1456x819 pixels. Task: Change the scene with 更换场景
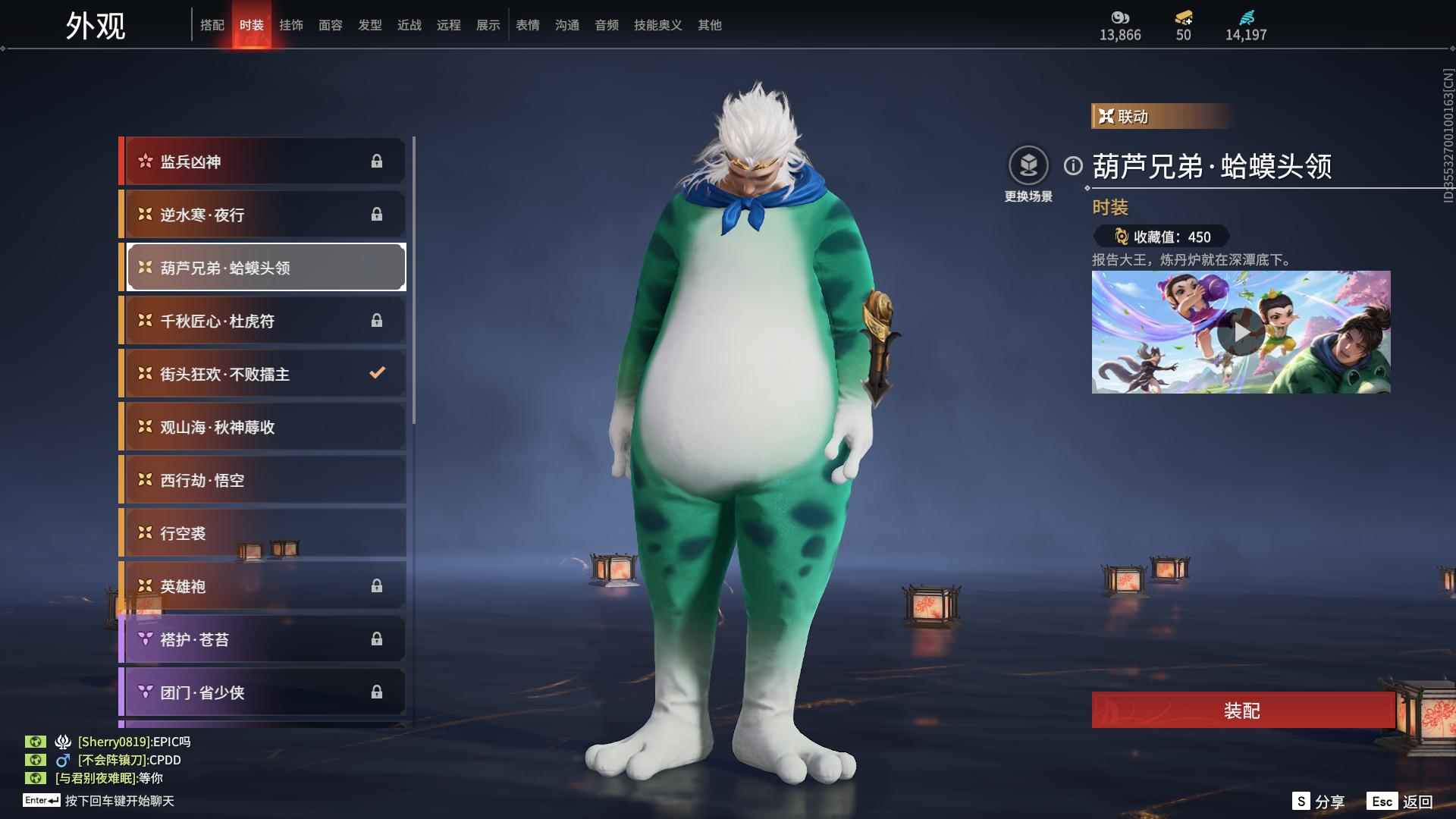tap(1028, 167)
